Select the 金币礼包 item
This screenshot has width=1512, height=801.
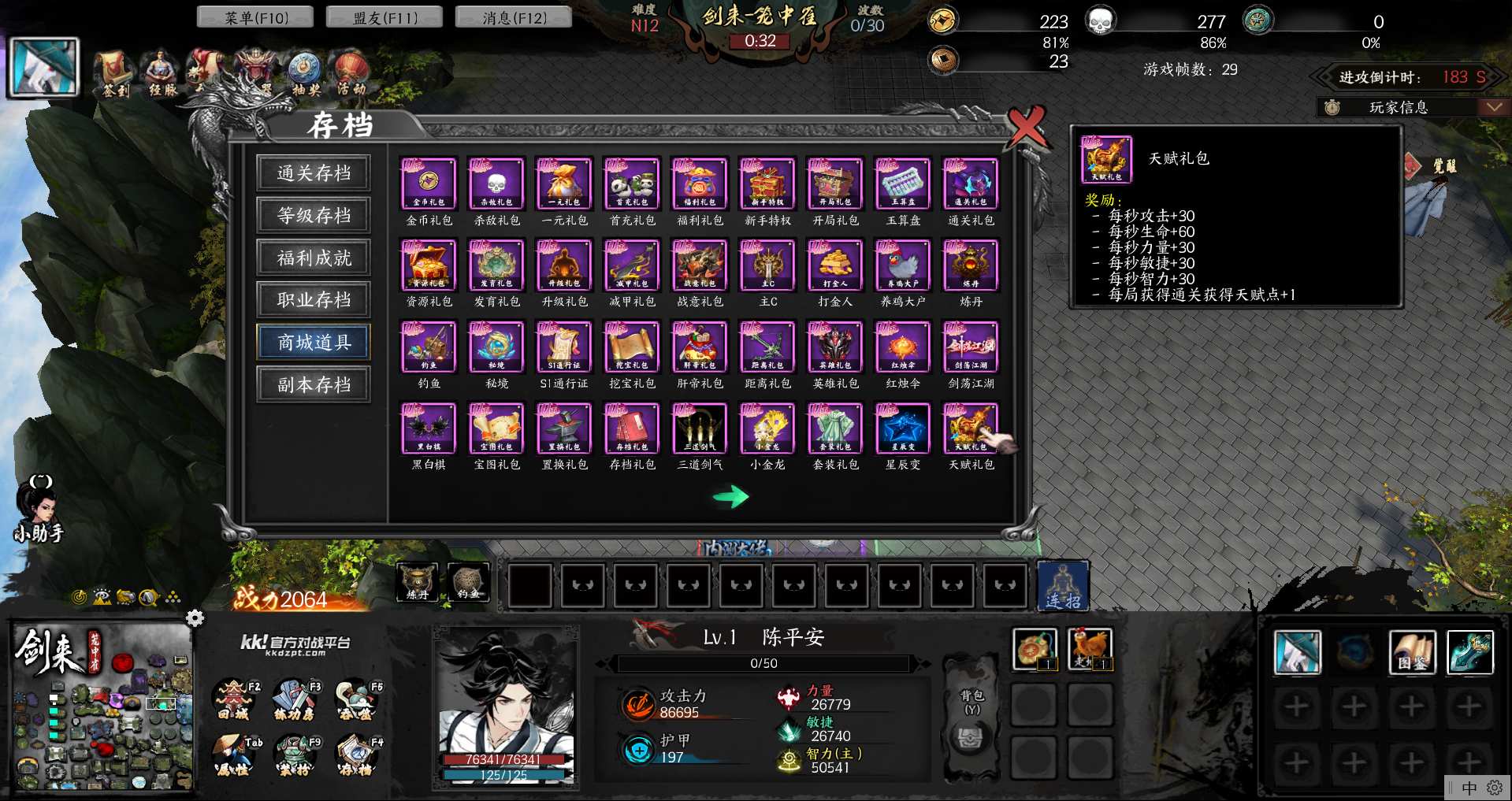point(429,184)
